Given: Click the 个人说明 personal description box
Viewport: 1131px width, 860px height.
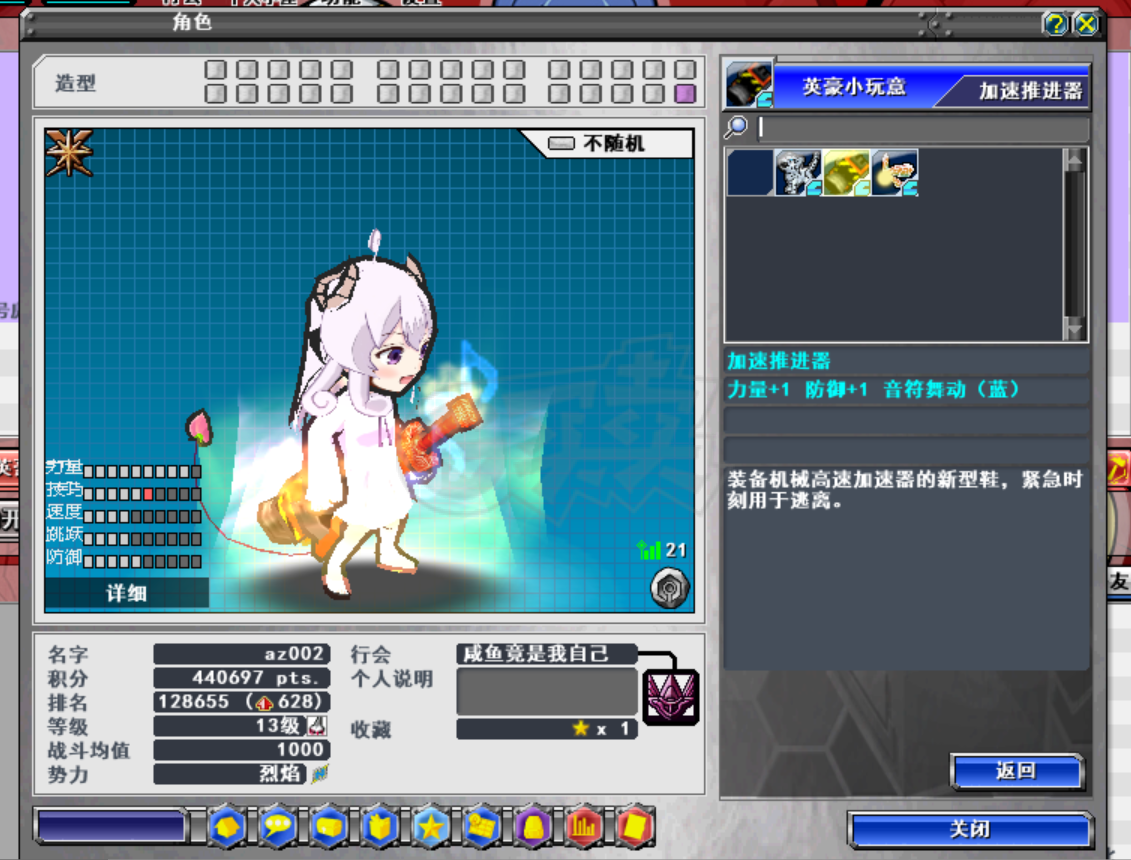Looking at the screenshot, I should 547,692.
